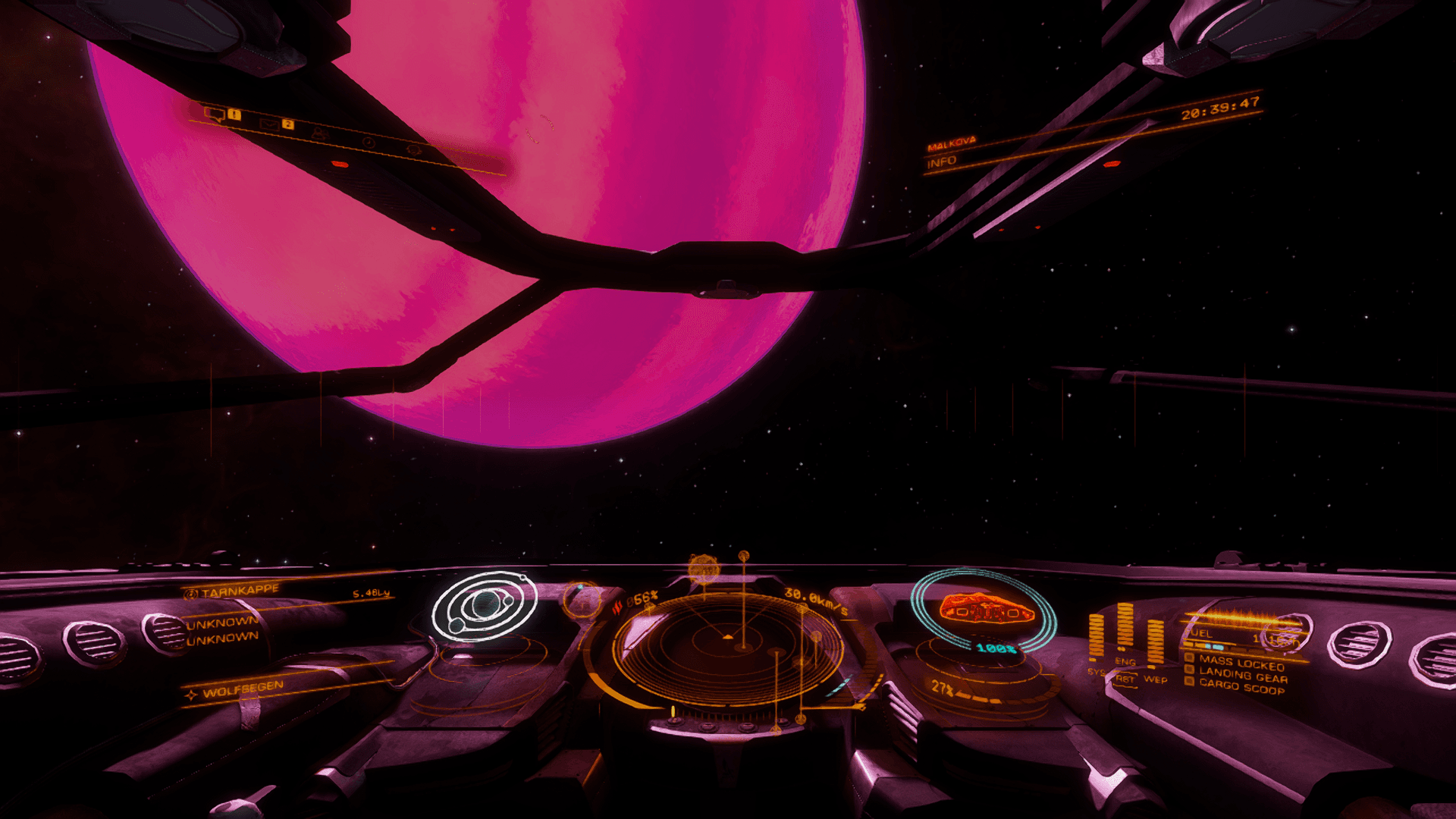
Task: Open the INFO panel label
Action: click(942, 162)
